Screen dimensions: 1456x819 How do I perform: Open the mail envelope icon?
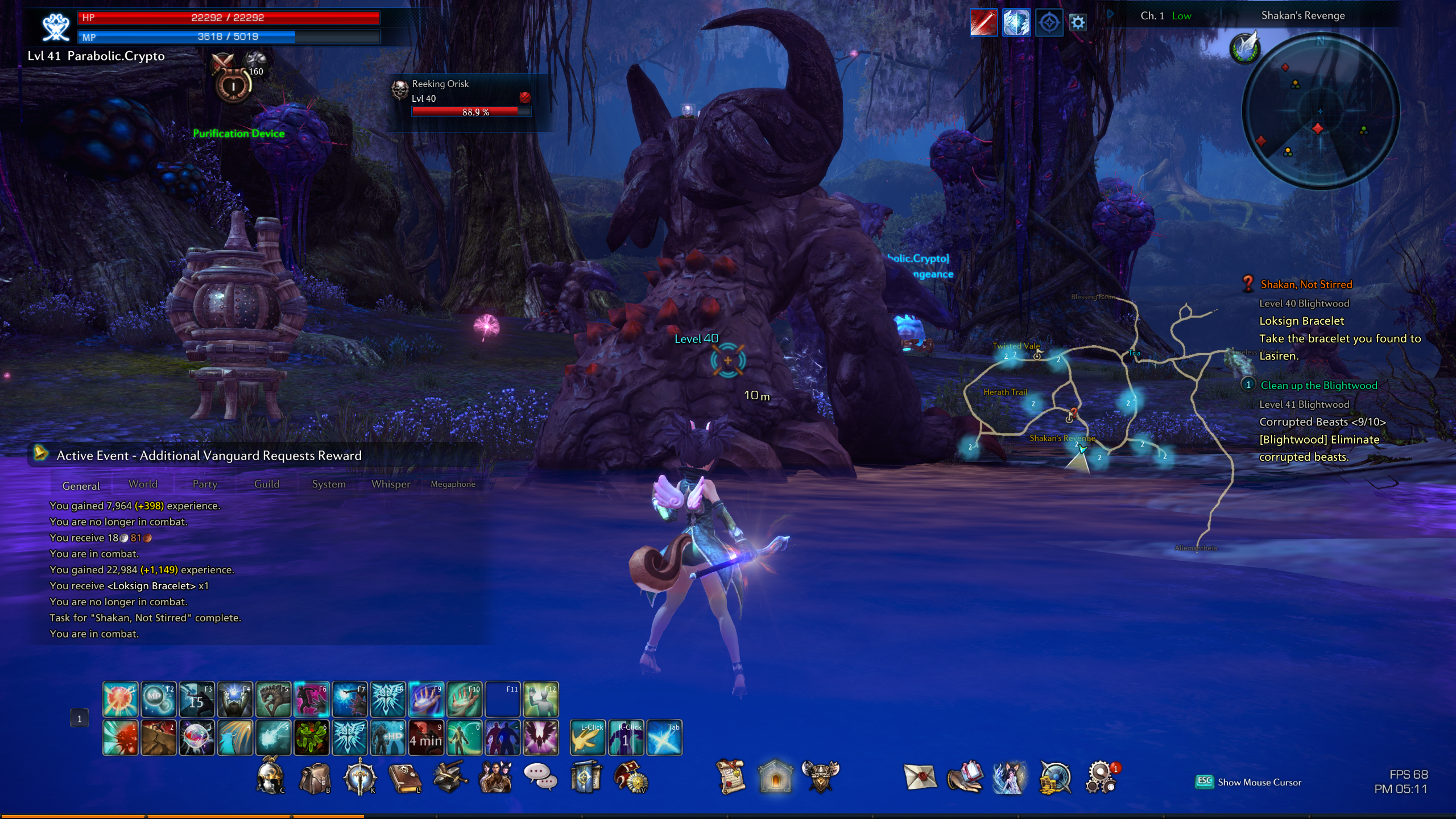click(920, 777)
